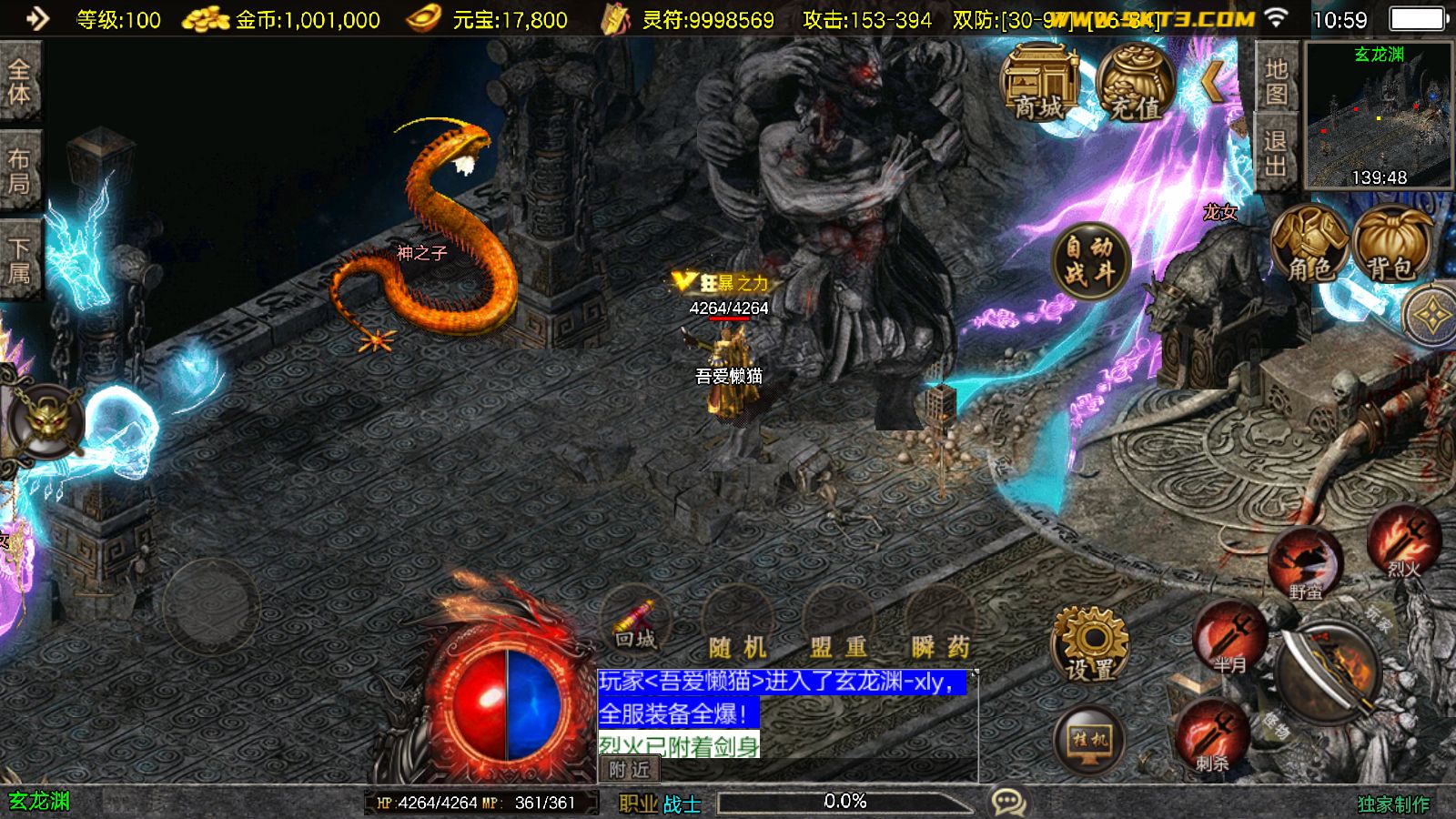This screenshot has height=819, width=1456.
Task: Use the 回城 town return scroll
Action: tap(635, 622)
